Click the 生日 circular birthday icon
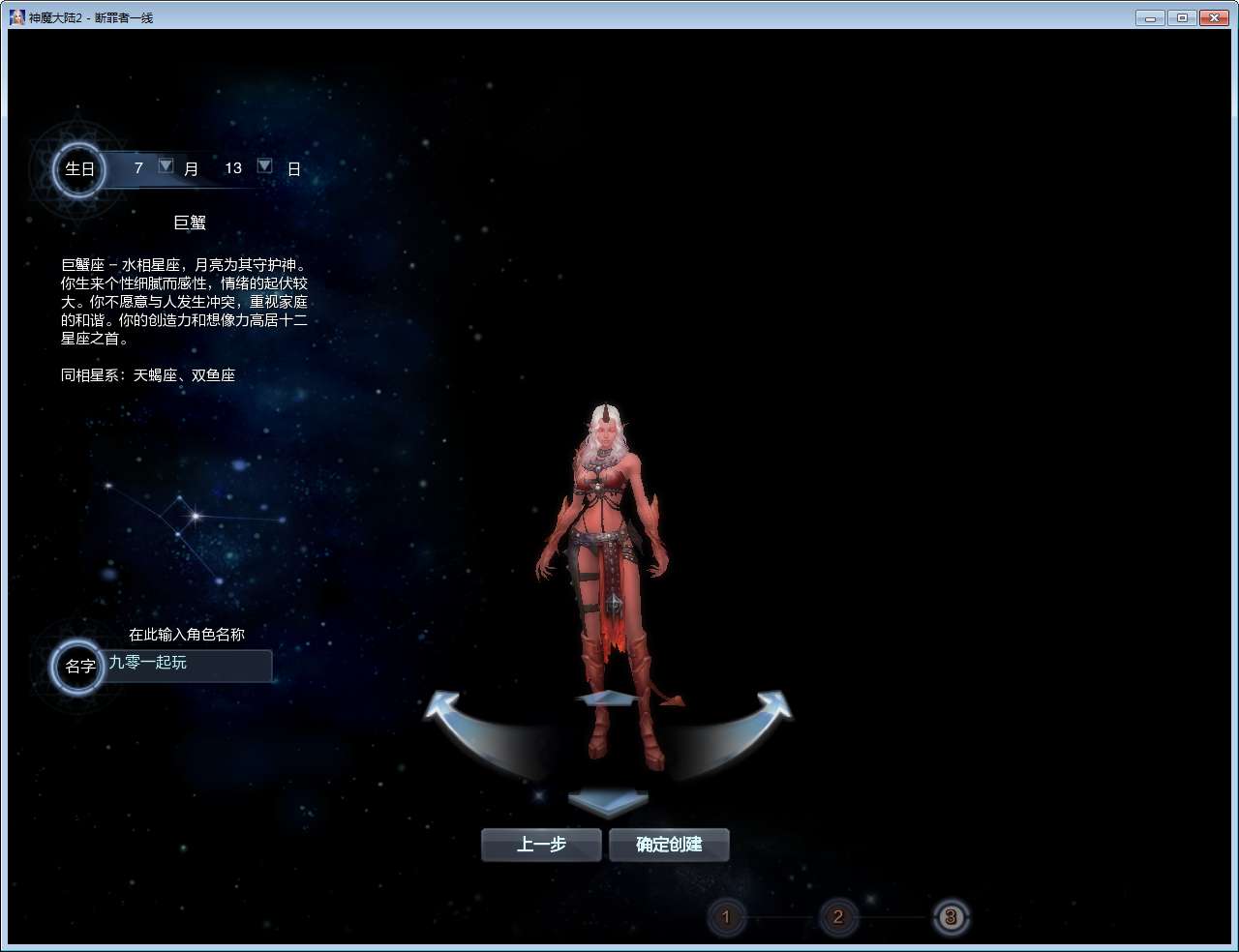The height and width of the screenshot is (952, 1239). pos(77,169)
